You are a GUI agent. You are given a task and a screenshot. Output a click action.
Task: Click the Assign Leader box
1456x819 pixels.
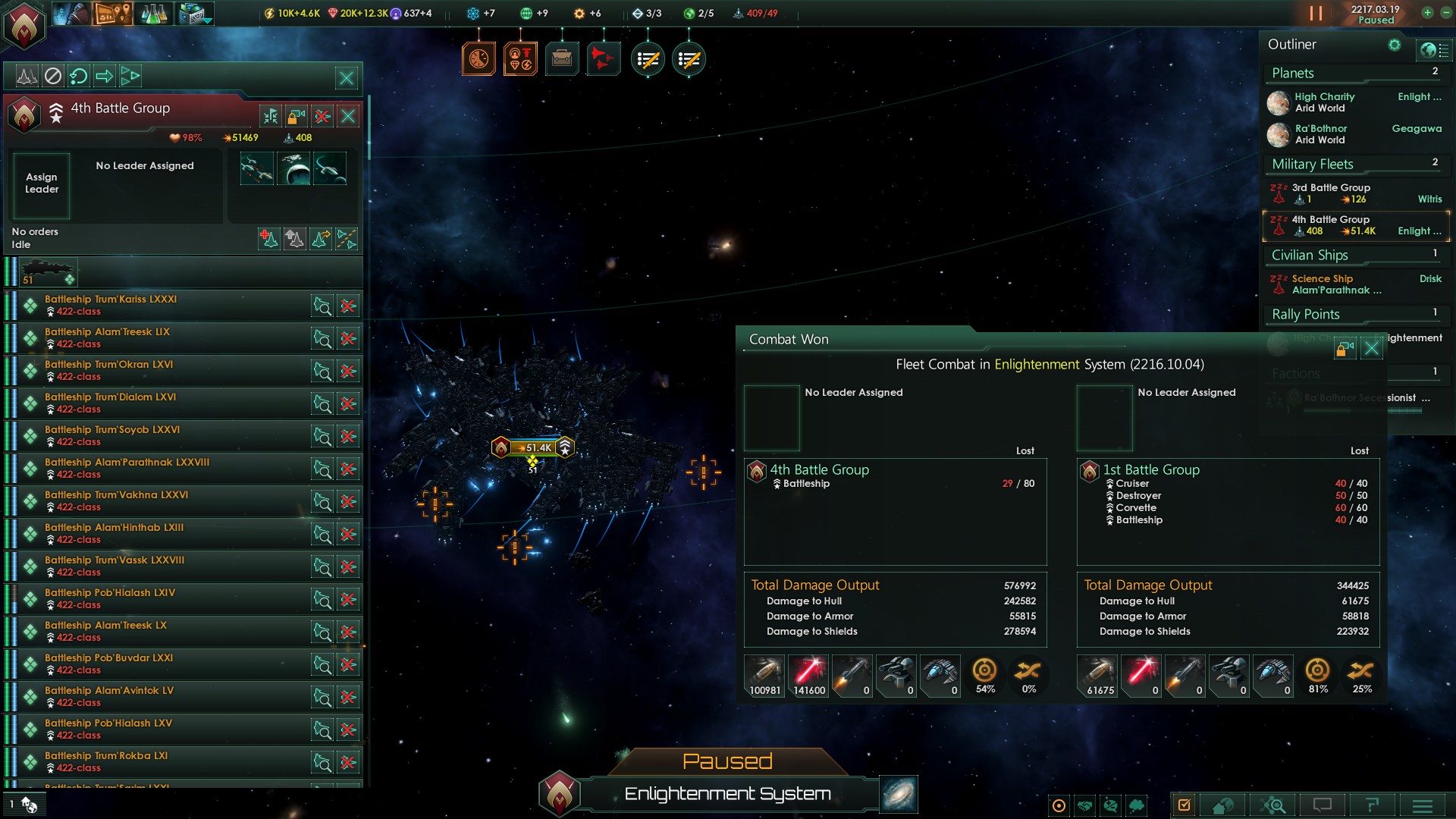coord(42,184)
